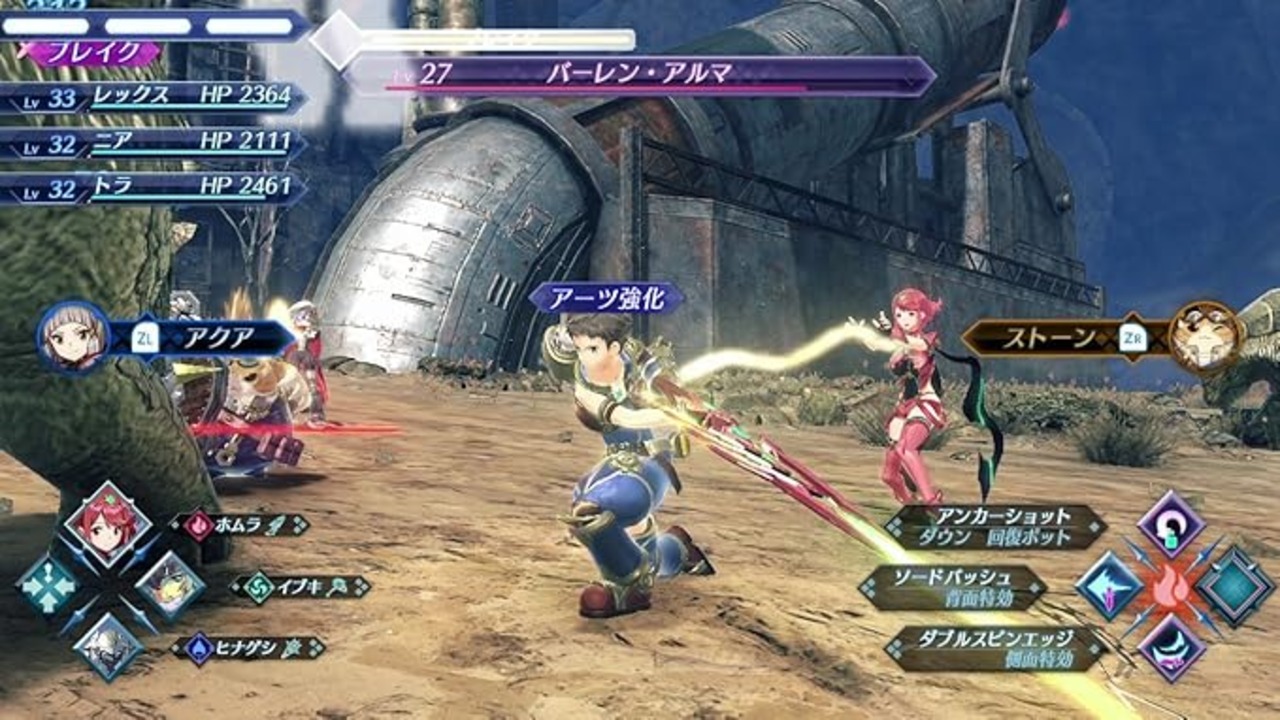Viewport: 1280px width, 720px height.
Task: Click the teal diamond special icon
Action: pos(1235,586)
